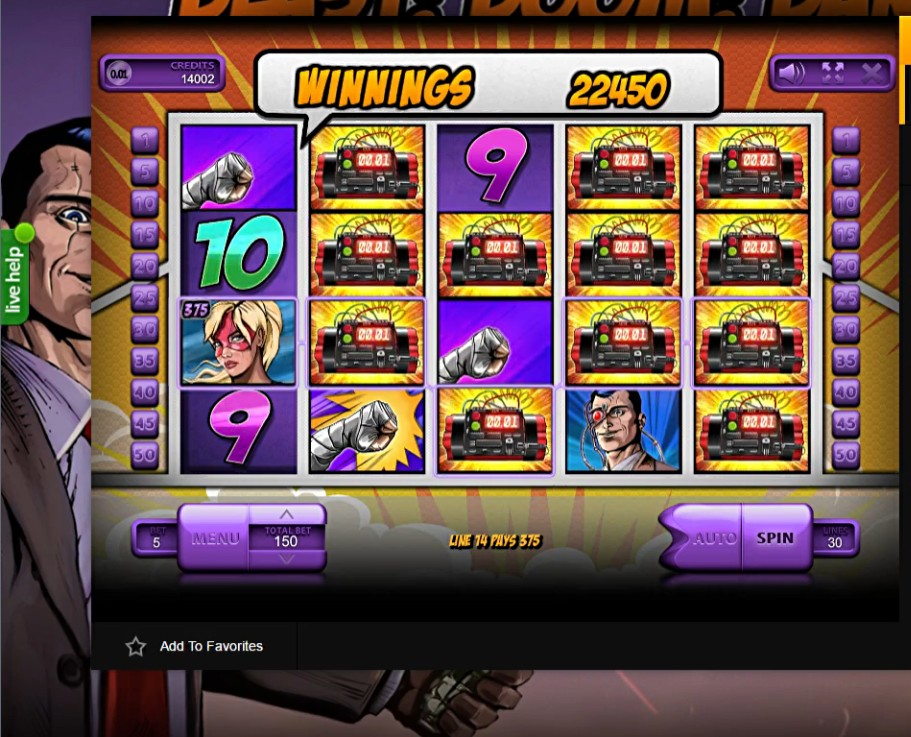Decrease total bet with the down arrow
This screenshot has height=737, width=911.
(287, 559)
